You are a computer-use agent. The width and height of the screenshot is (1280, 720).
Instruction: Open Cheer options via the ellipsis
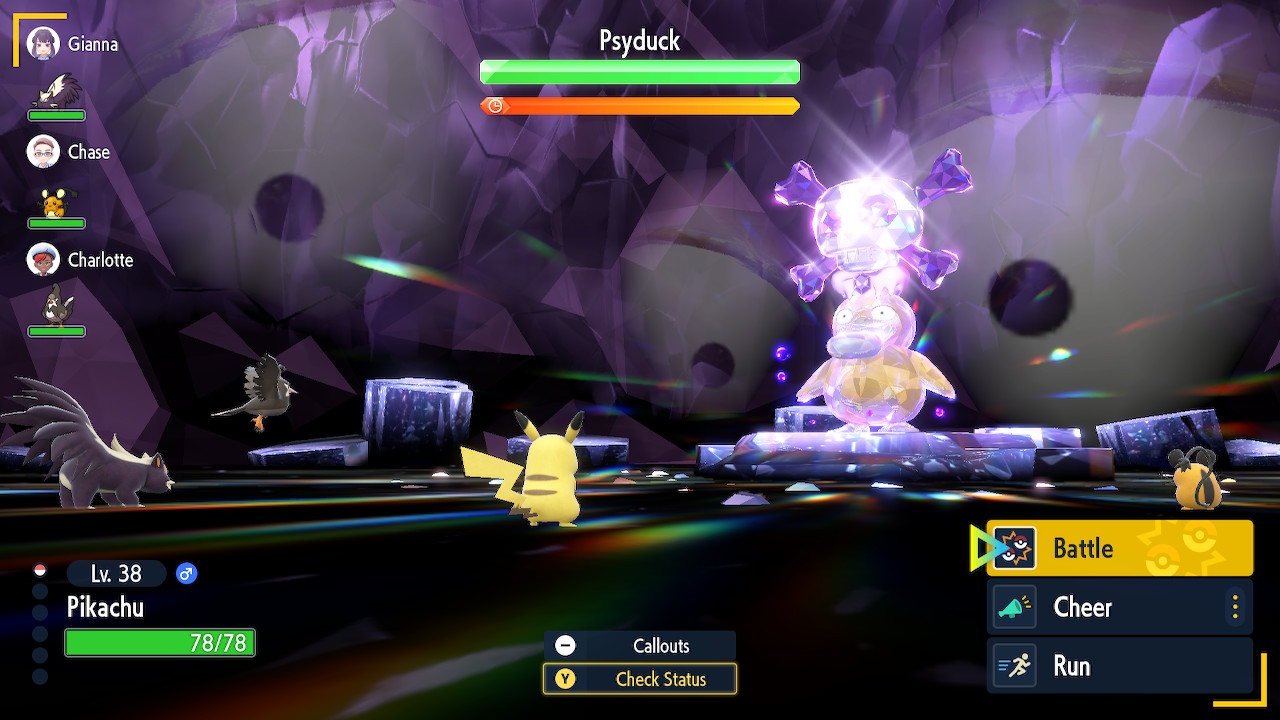1237,606
